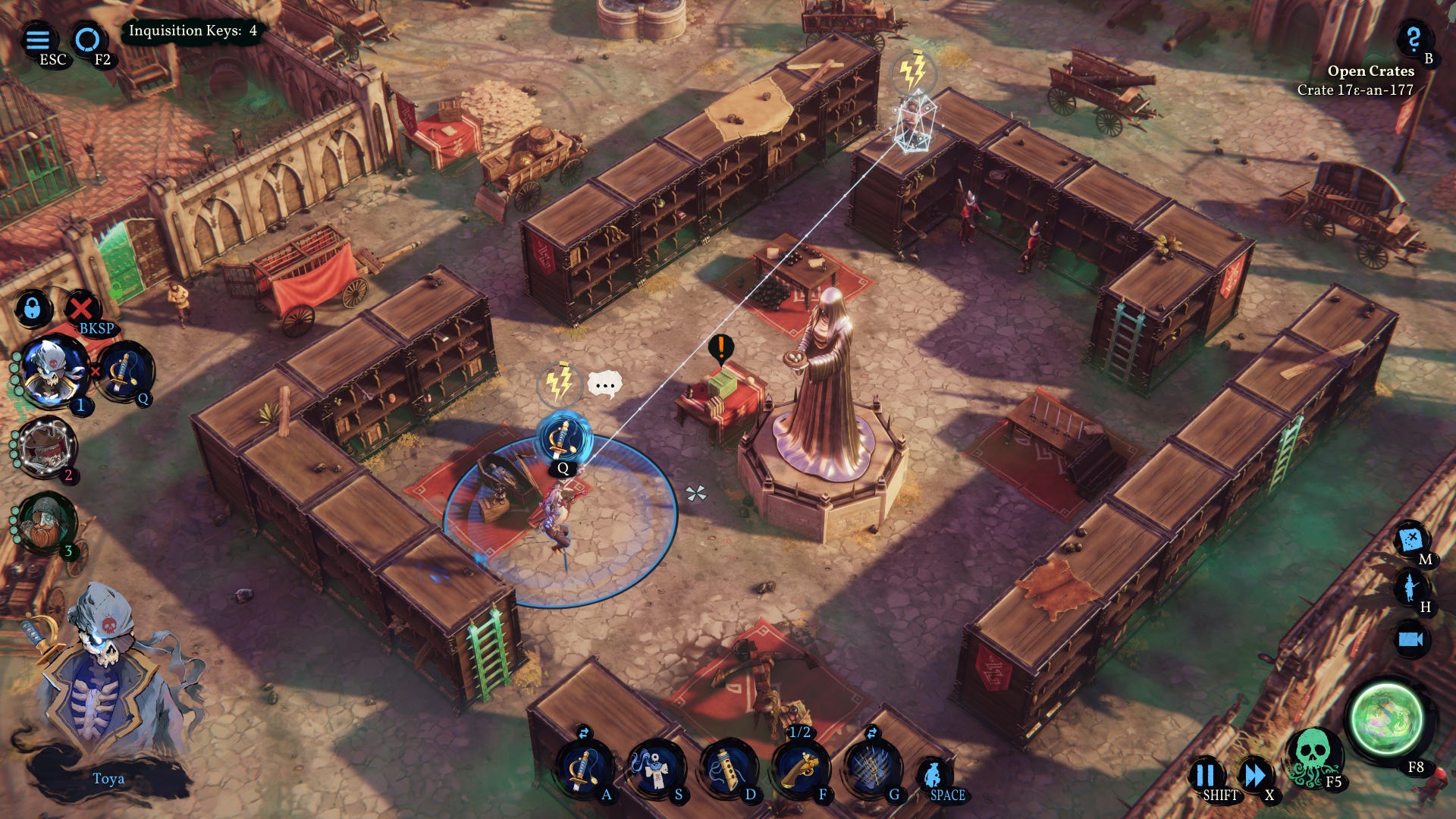This screenshot has height=819, width=1456.
Task: Use the flute ability
Action: coord(726,767)
